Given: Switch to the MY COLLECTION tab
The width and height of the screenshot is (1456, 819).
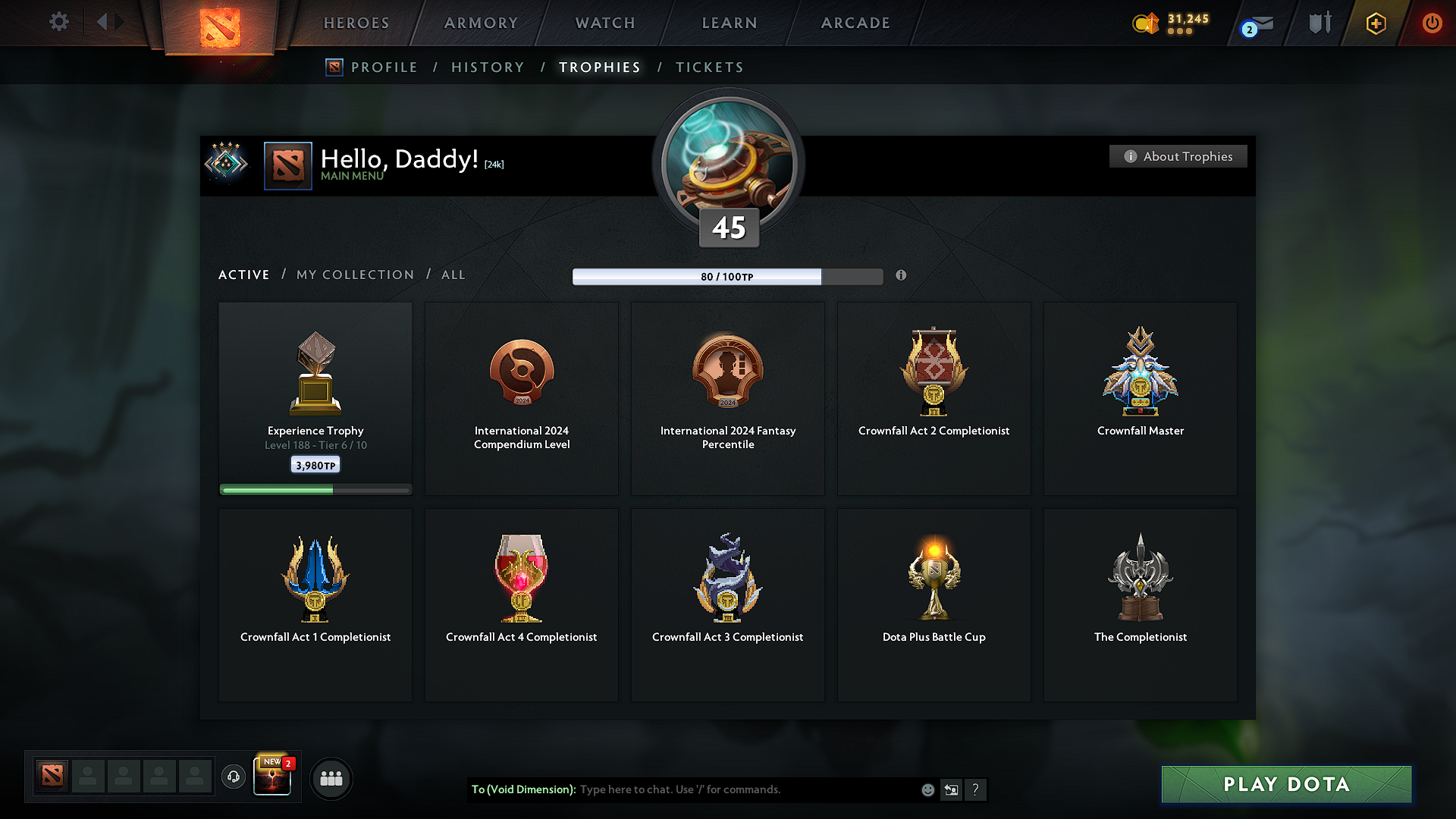Looking at the screenshot, I should pyautogui.click(x=354, y=275).
